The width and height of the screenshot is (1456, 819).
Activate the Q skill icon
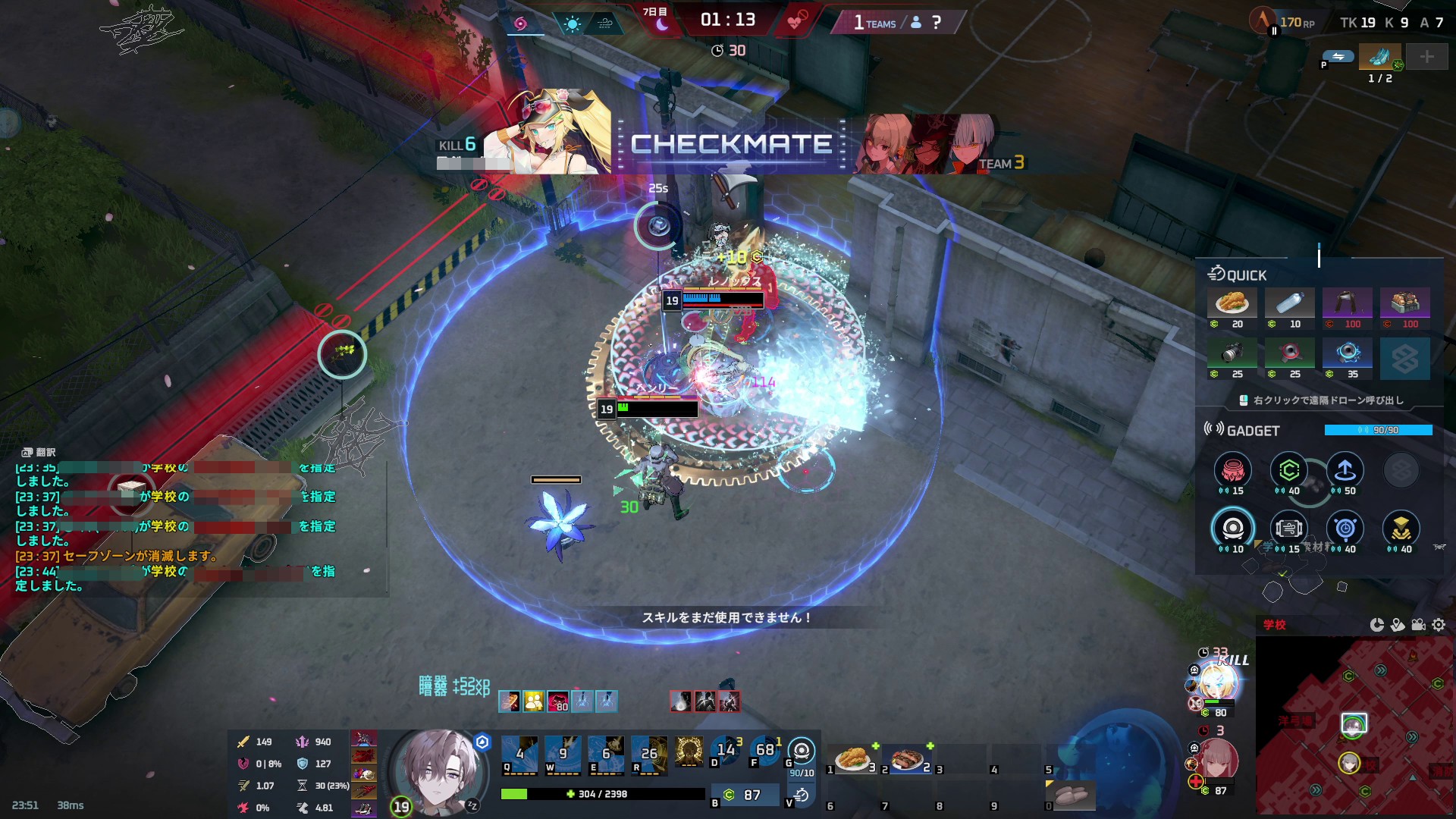tap(519, 754)
